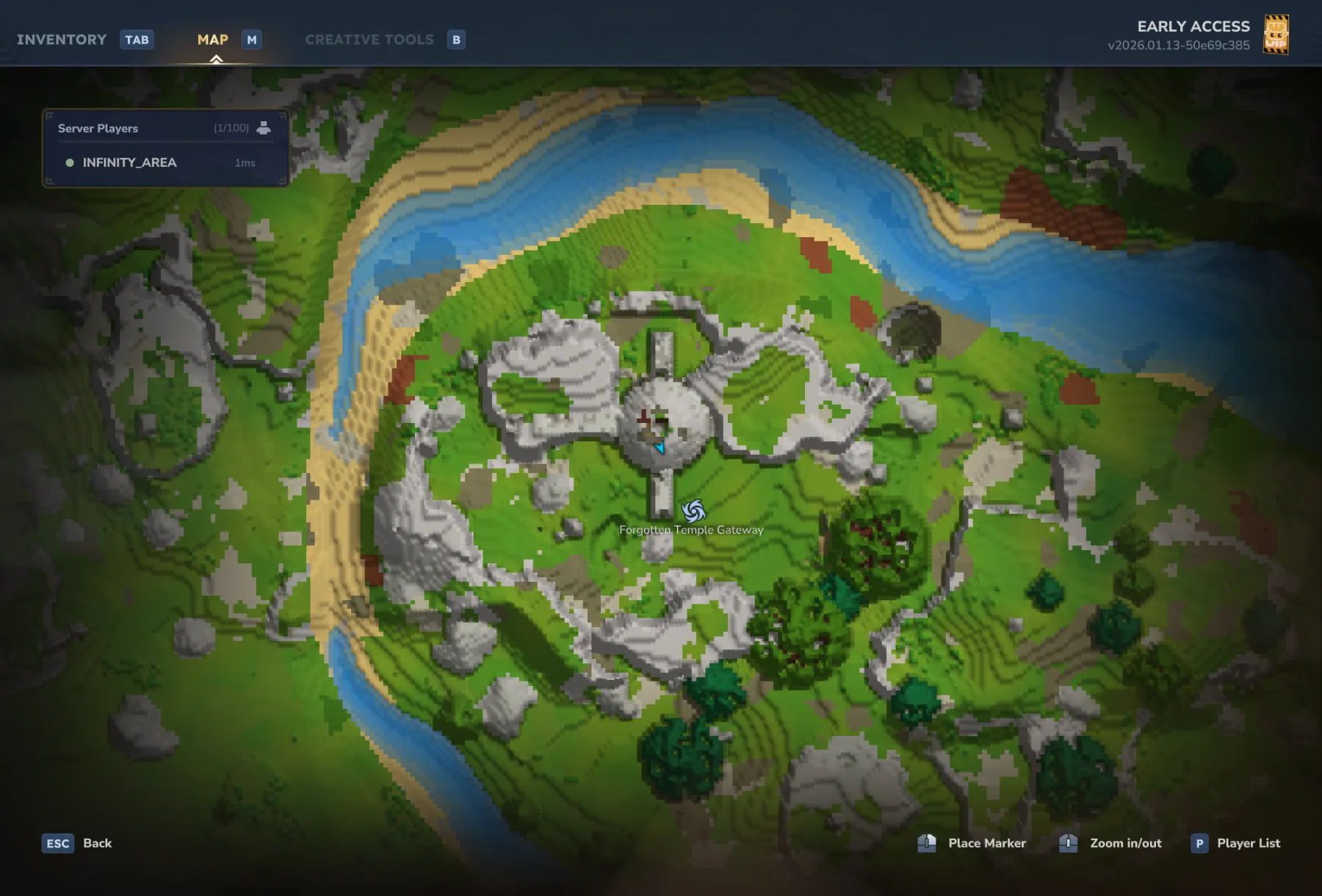Click the Server Players panel header
This screenshot has height=896, width=1322.
(98, 127)
